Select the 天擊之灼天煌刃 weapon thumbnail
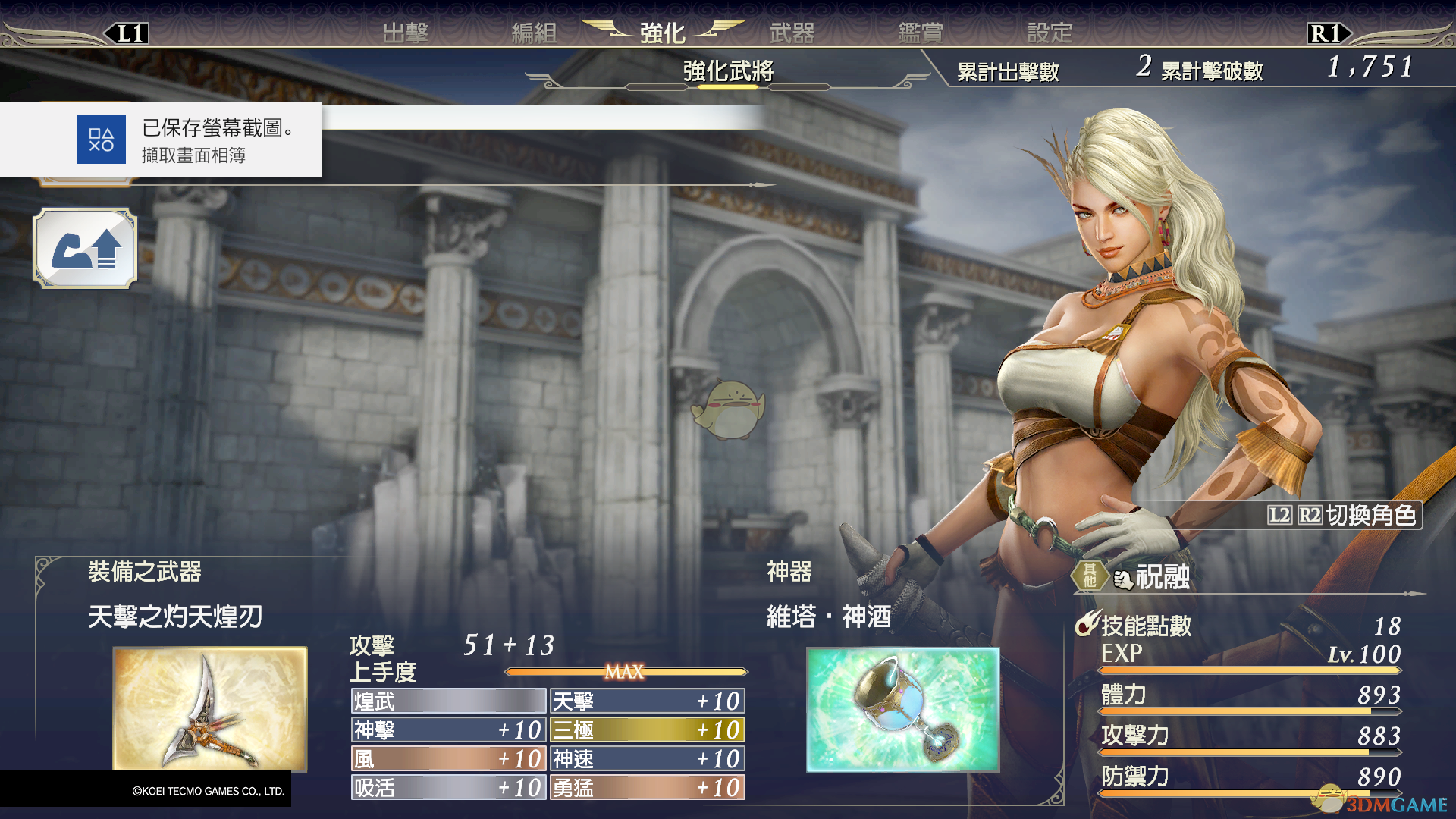Screen dimensions: 1456x819 coord(210,708)
